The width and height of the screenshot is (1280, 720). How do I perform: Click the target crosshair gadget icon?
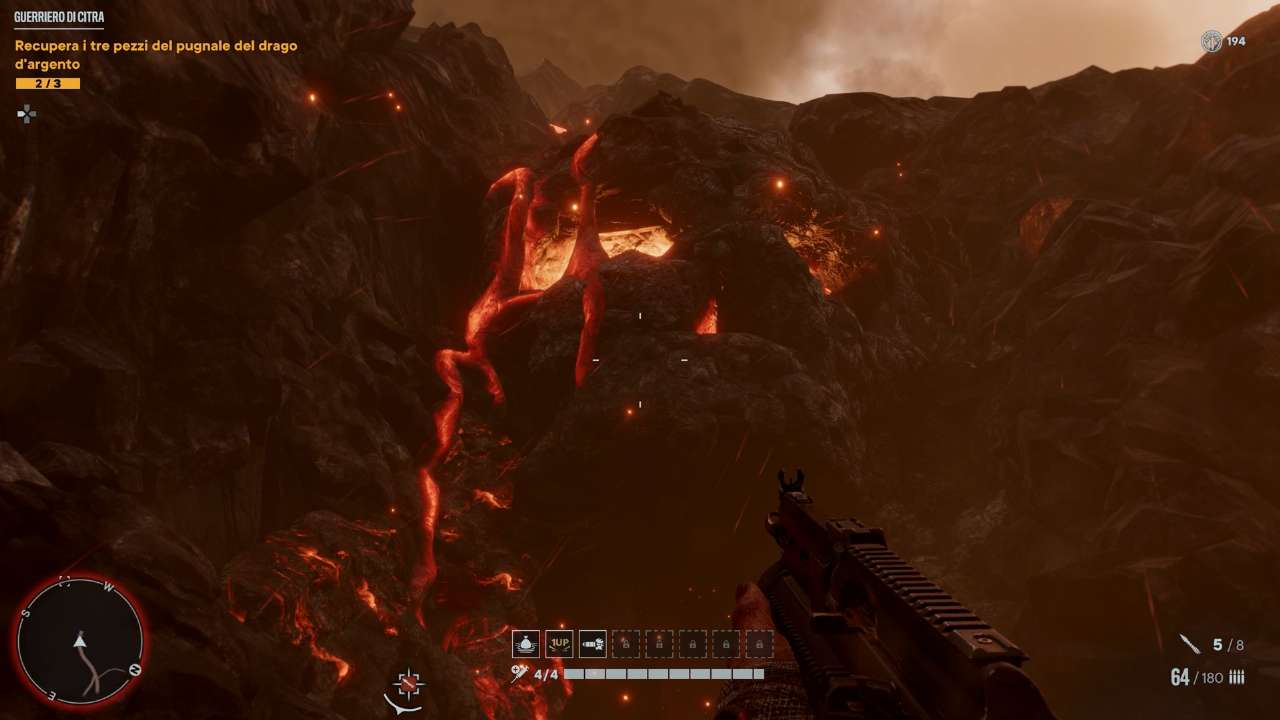409,684
